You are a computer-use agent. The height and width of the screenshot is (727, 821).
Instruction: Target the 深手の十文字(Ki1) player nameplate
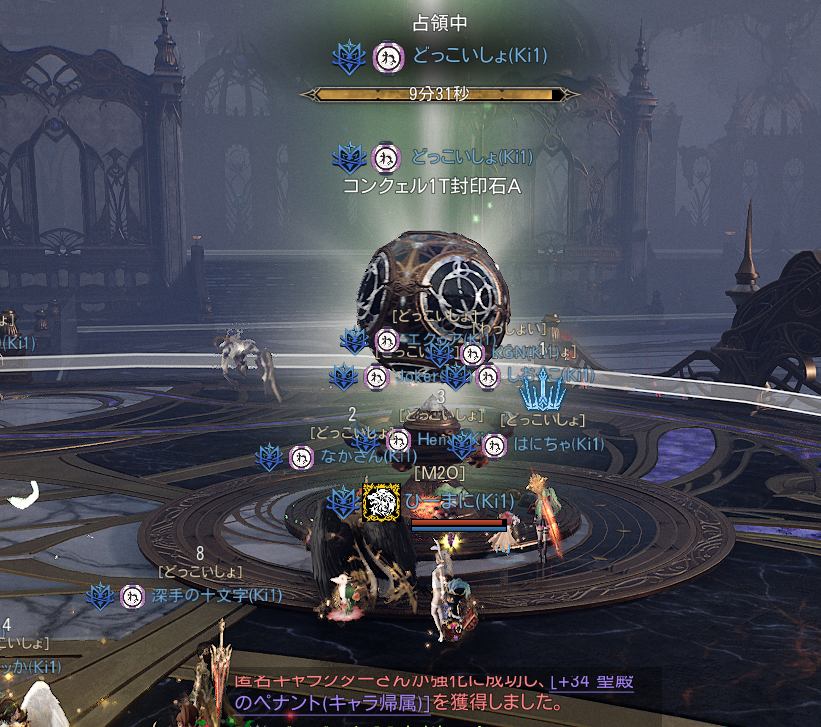pyautogui.click(x=216, y=595)
